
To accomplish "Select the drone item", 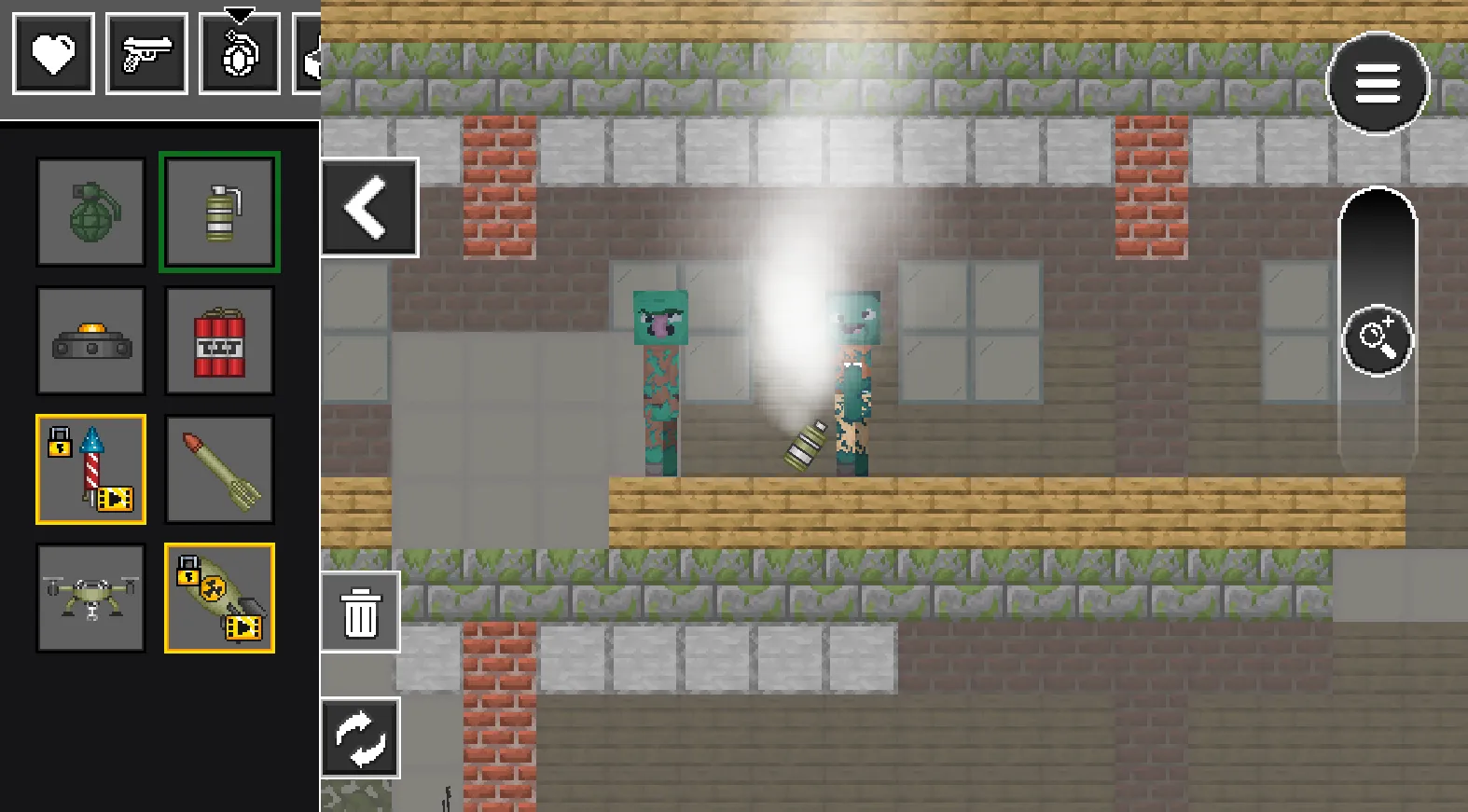I will pyautogui.click(x=90, y=598).
